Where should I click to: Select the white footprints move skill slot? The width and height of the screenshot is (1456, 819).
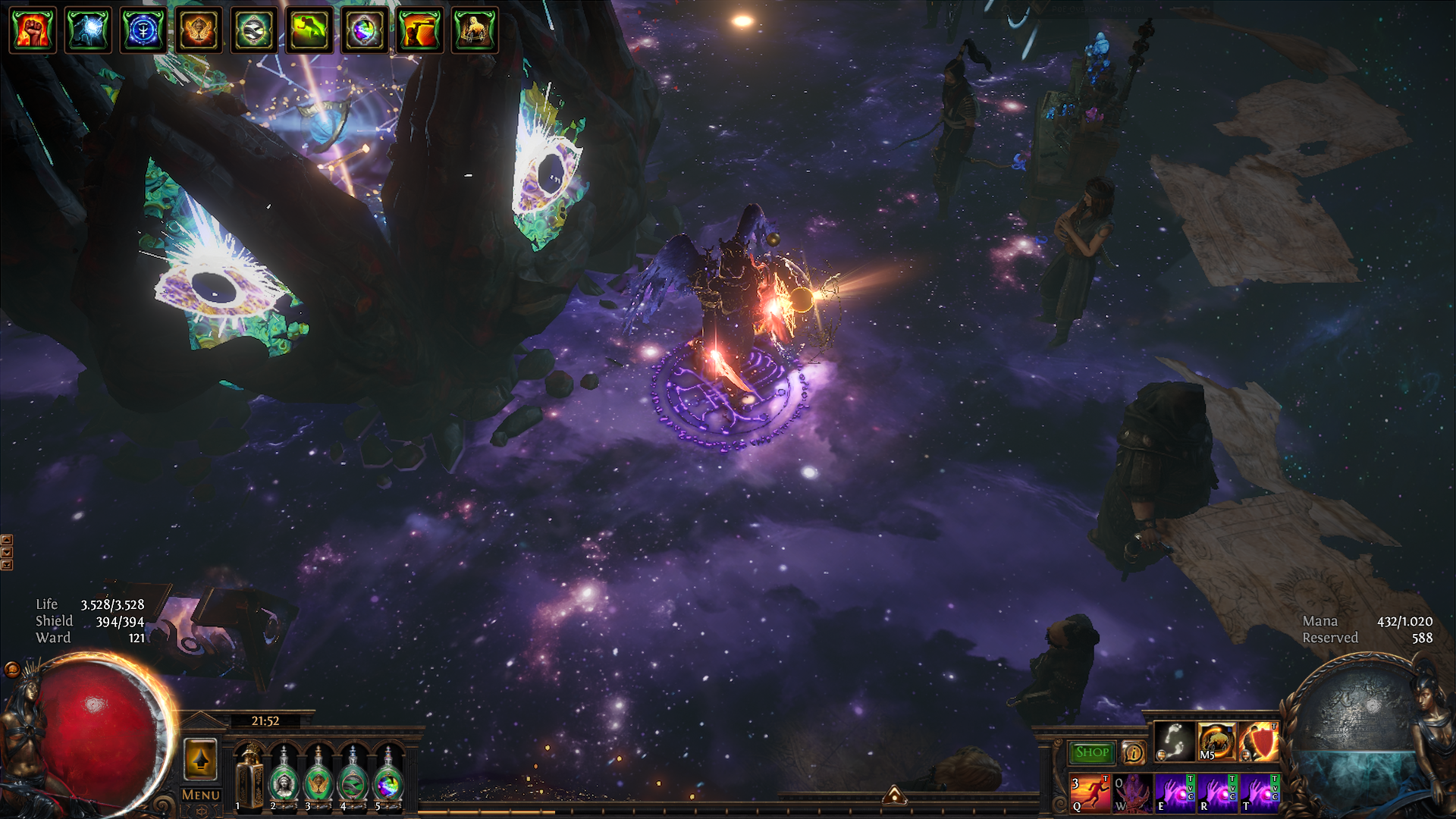click(x=1174, y=742)
